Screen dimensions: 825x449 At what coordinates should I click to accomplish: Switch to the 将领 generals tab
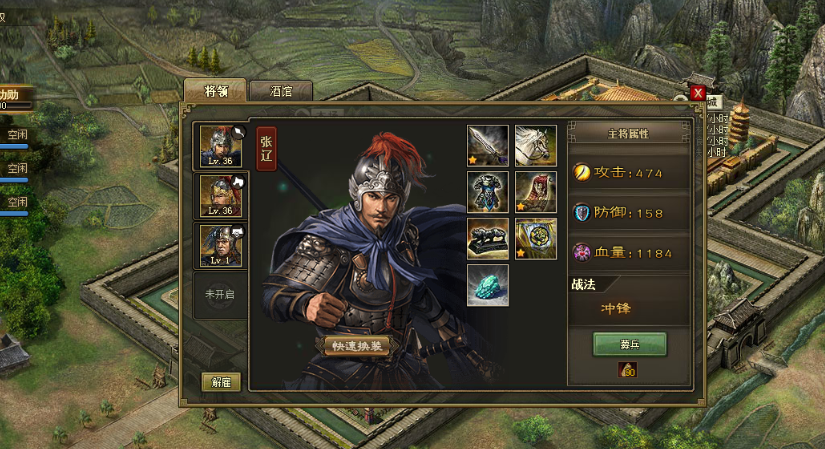pyautogui.click(x=215, y=90)
